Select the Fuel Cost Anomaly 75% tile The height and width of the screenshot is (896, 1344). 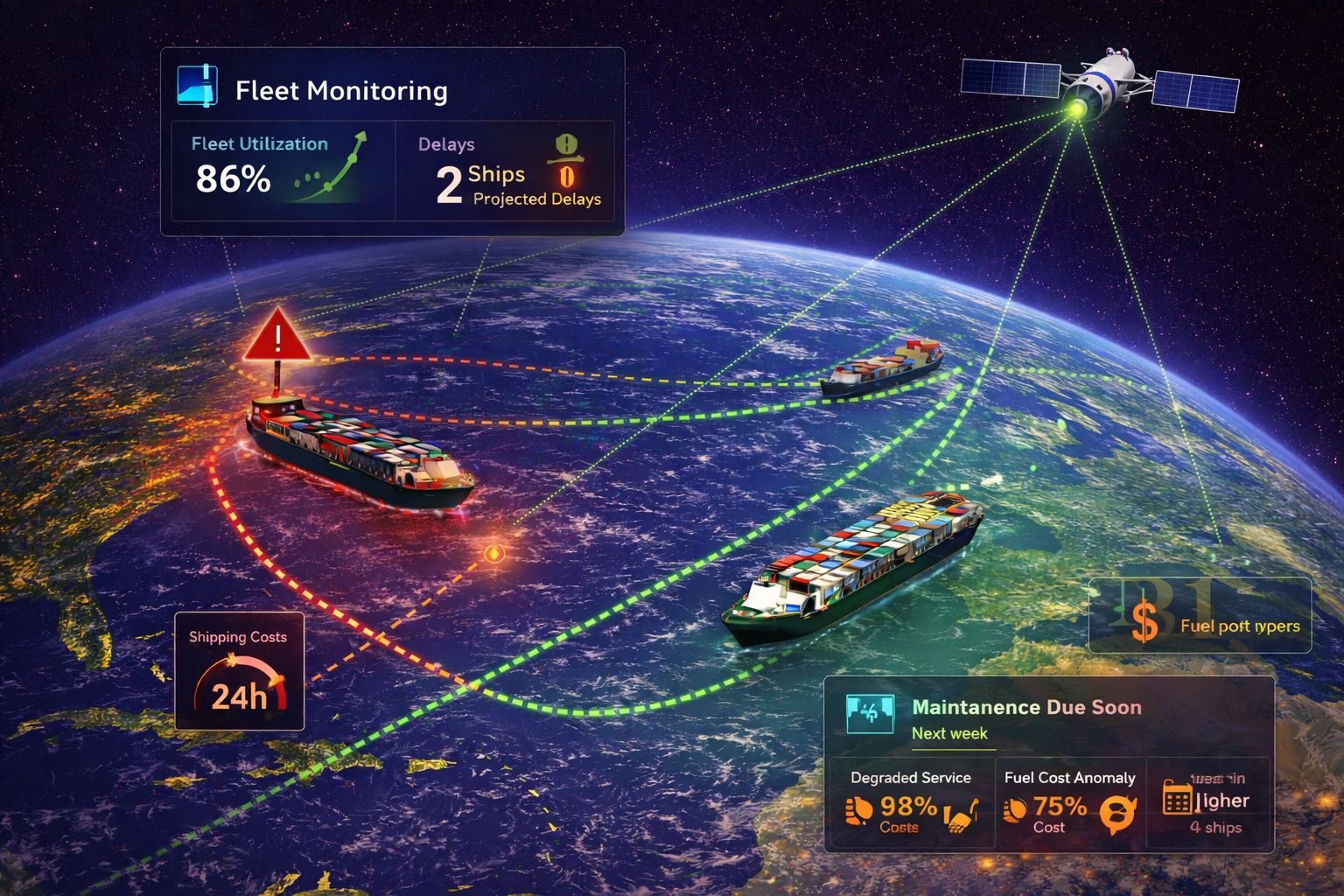click(x=1069, y=803)
